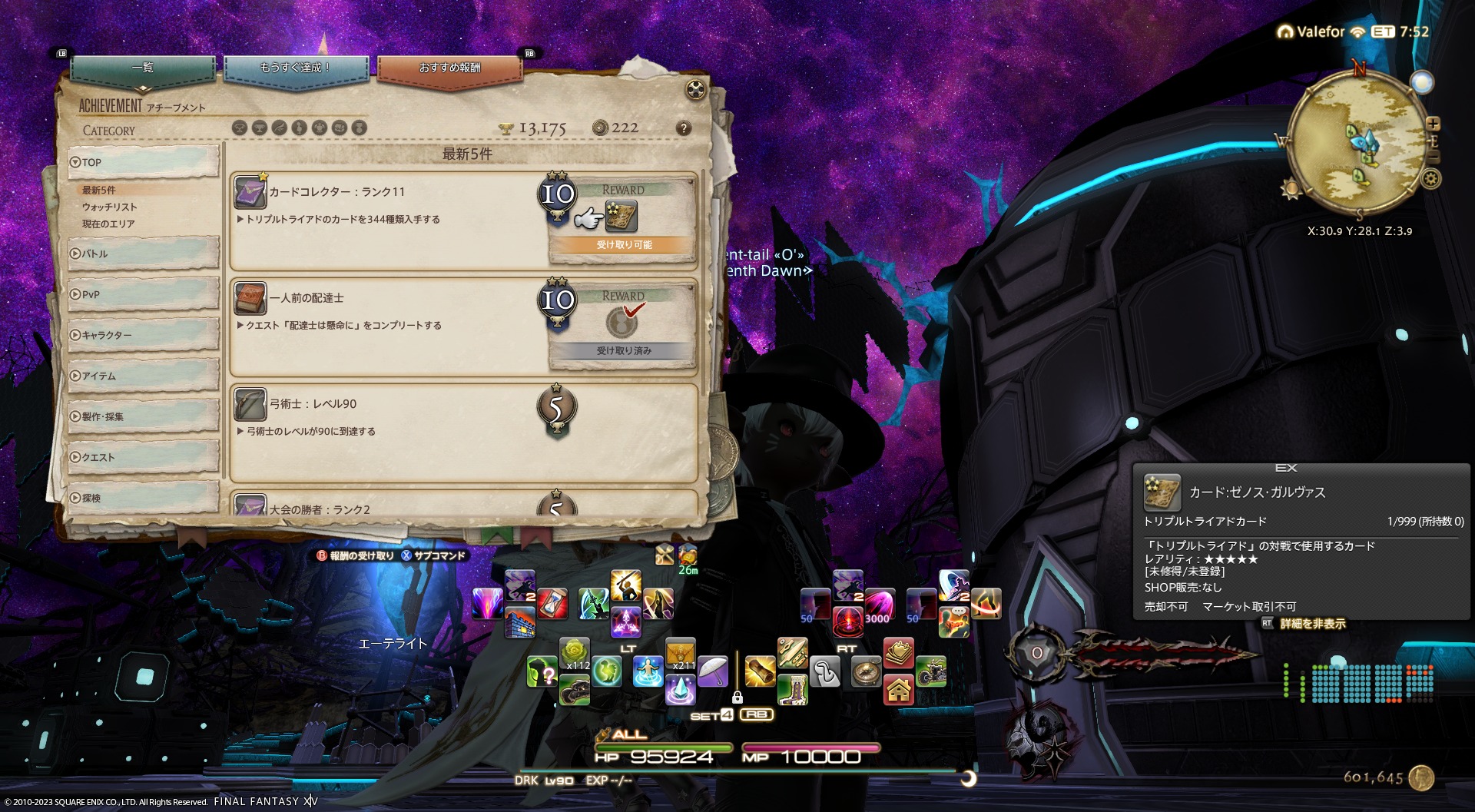1475x812 pixels.
Task: Open the ウォッチリスト subcategory
Action: pyautogui.click(x=110, y=207)
